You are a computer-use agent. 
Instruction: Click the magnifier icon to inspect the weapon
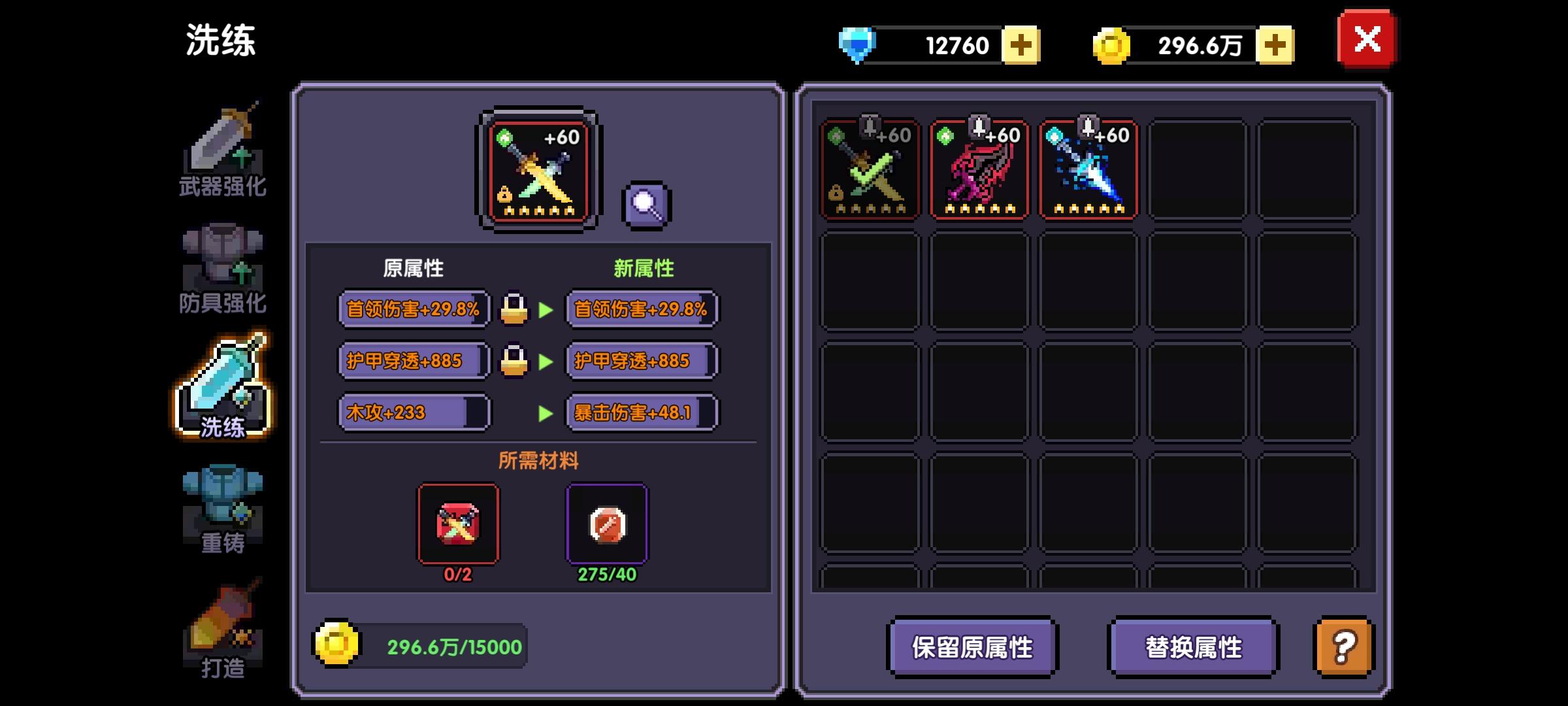tap(647, 203)
